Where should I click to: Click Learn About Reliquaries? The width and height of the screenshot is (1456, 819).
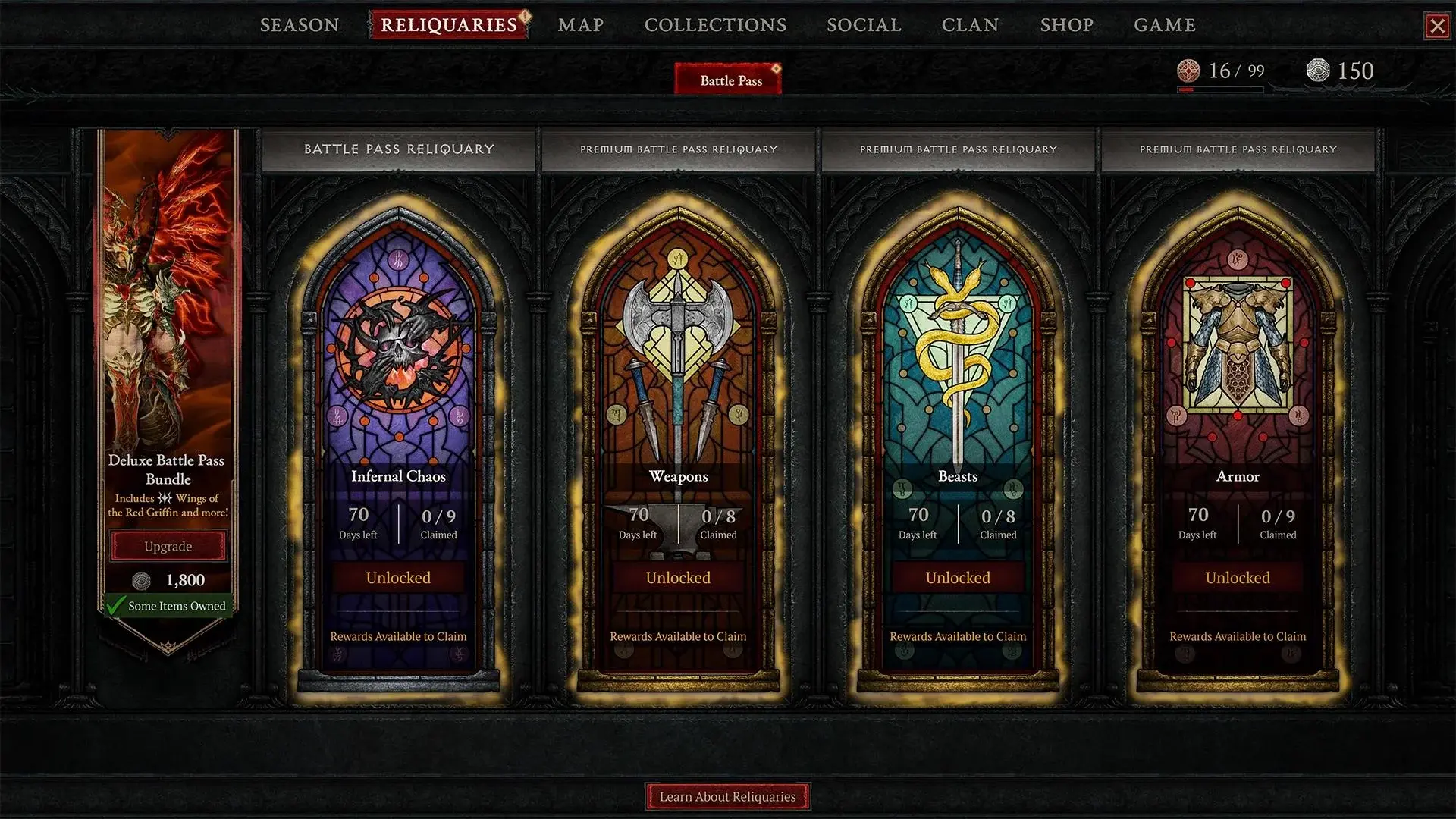727,796
